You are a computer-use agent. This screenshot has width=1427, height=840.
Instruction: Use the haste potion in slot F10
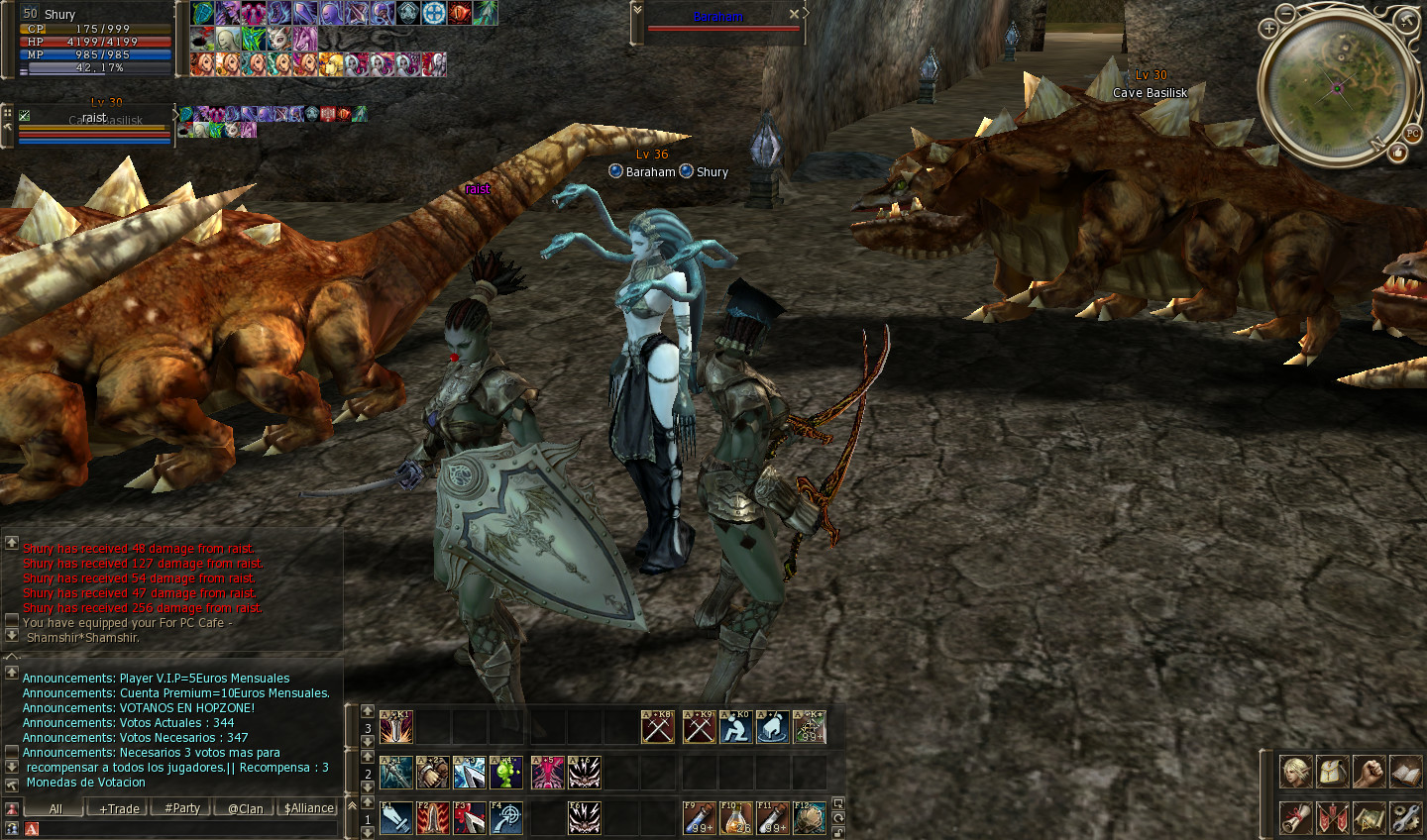pos(736,817)
